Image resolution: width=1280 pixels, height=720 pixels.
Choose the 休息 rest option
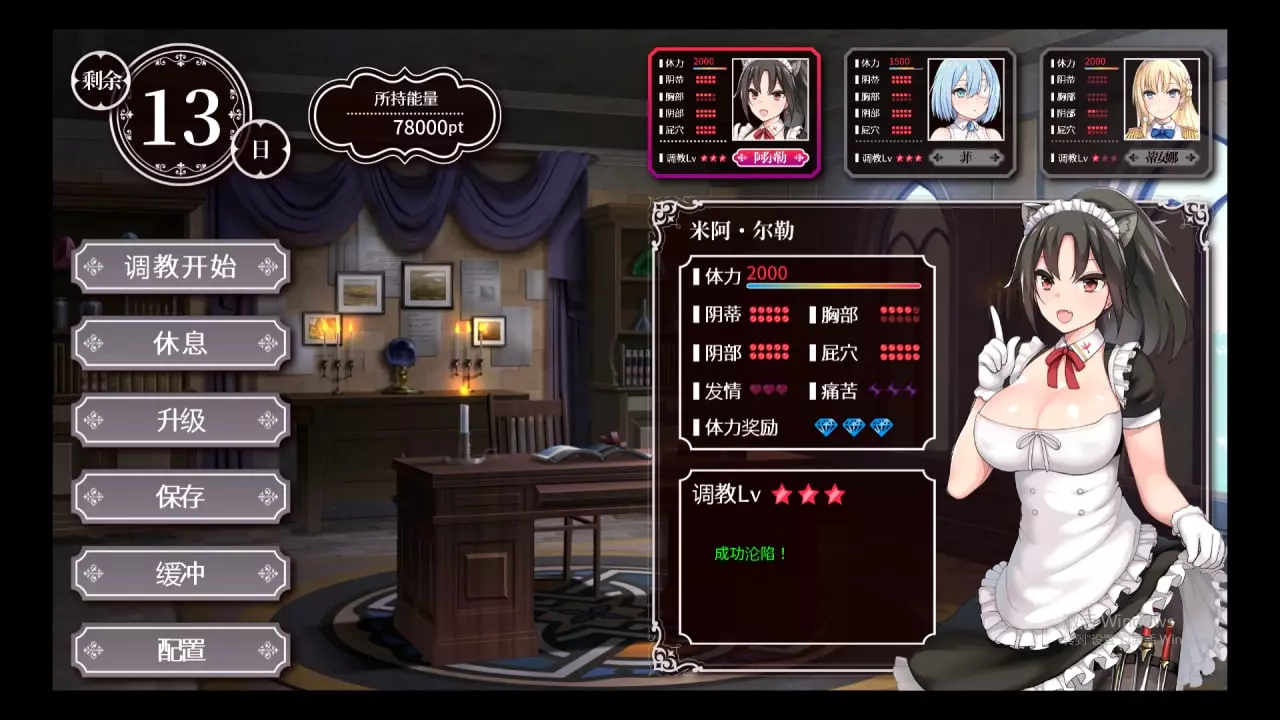tap(181, 344)
